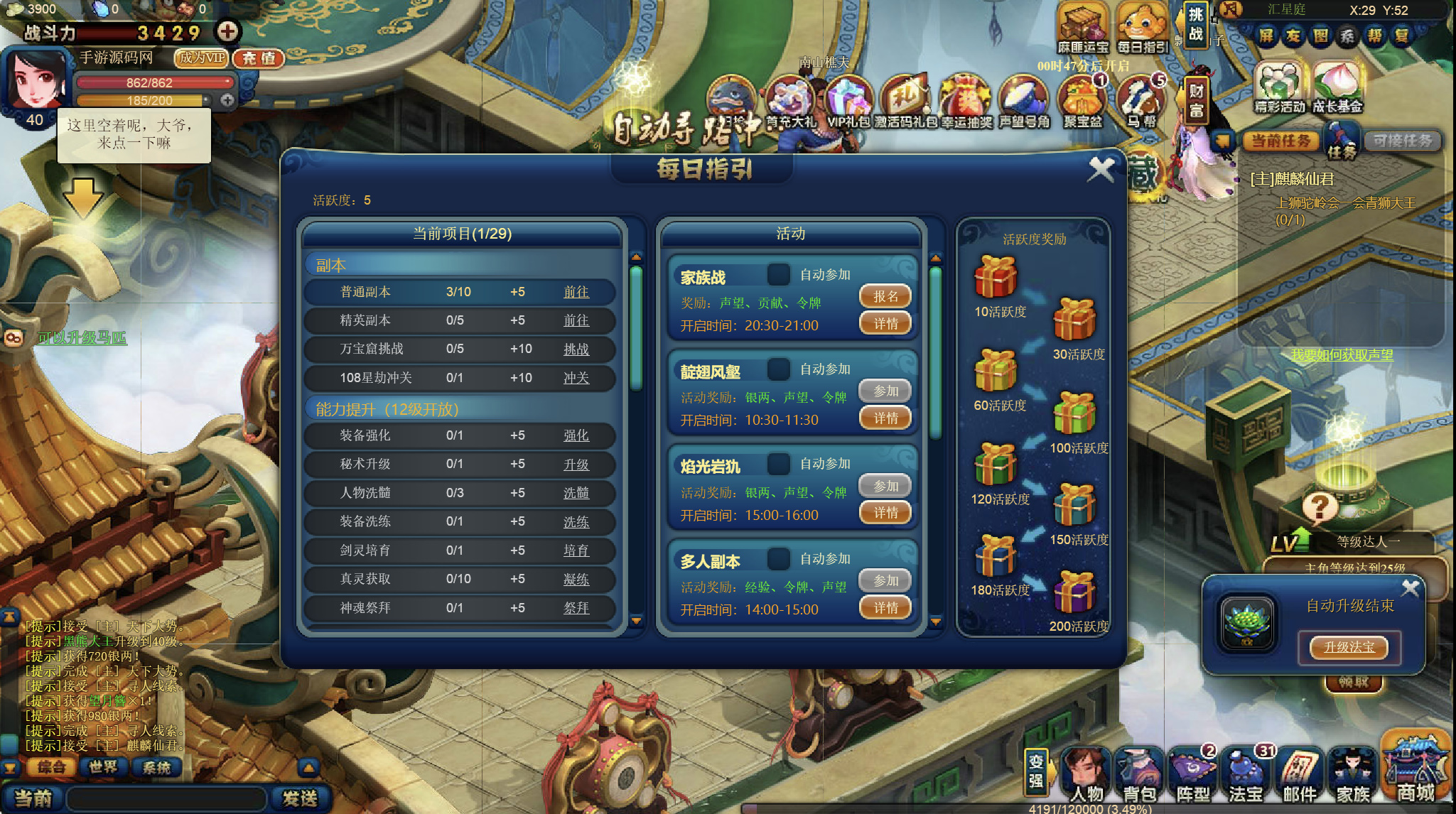View 详情 details for 多人副本 activity

885,608
